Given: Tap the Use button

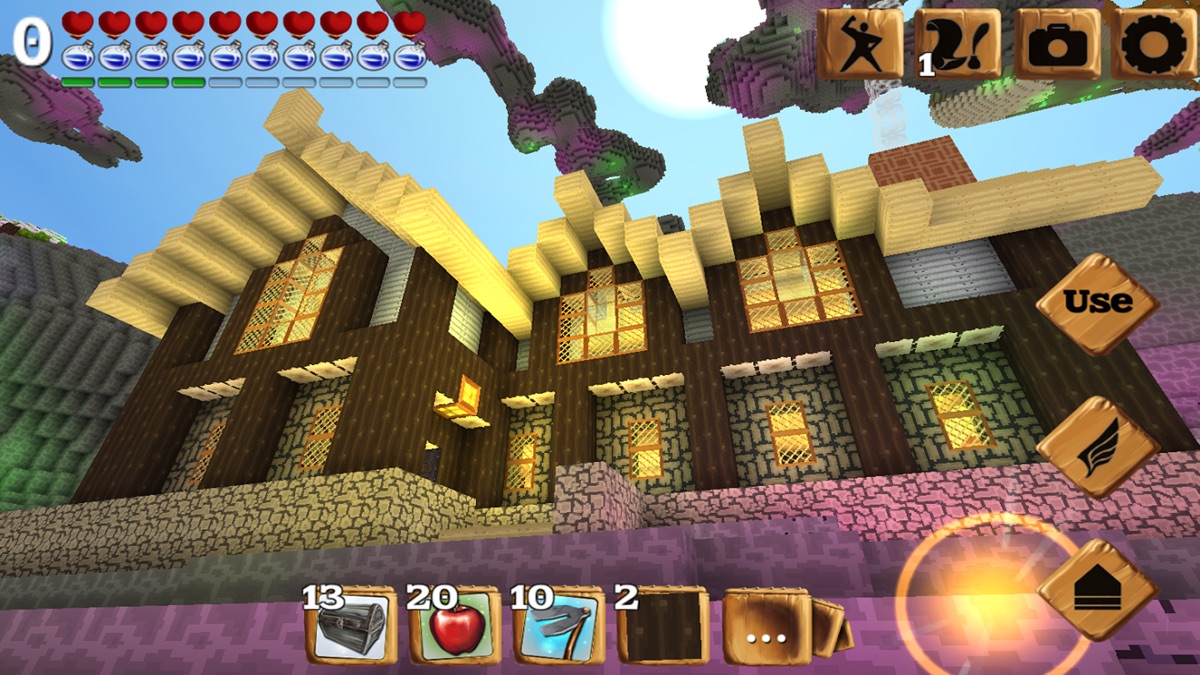Looking at the screenshot, I should [1097, 302].
